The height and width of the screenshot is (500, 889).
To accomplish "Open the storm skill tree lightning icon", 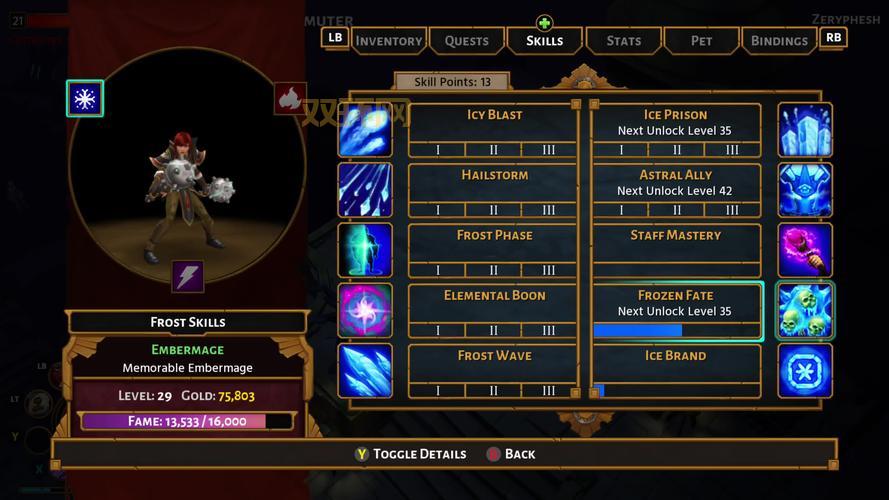I will coord(187,276).
